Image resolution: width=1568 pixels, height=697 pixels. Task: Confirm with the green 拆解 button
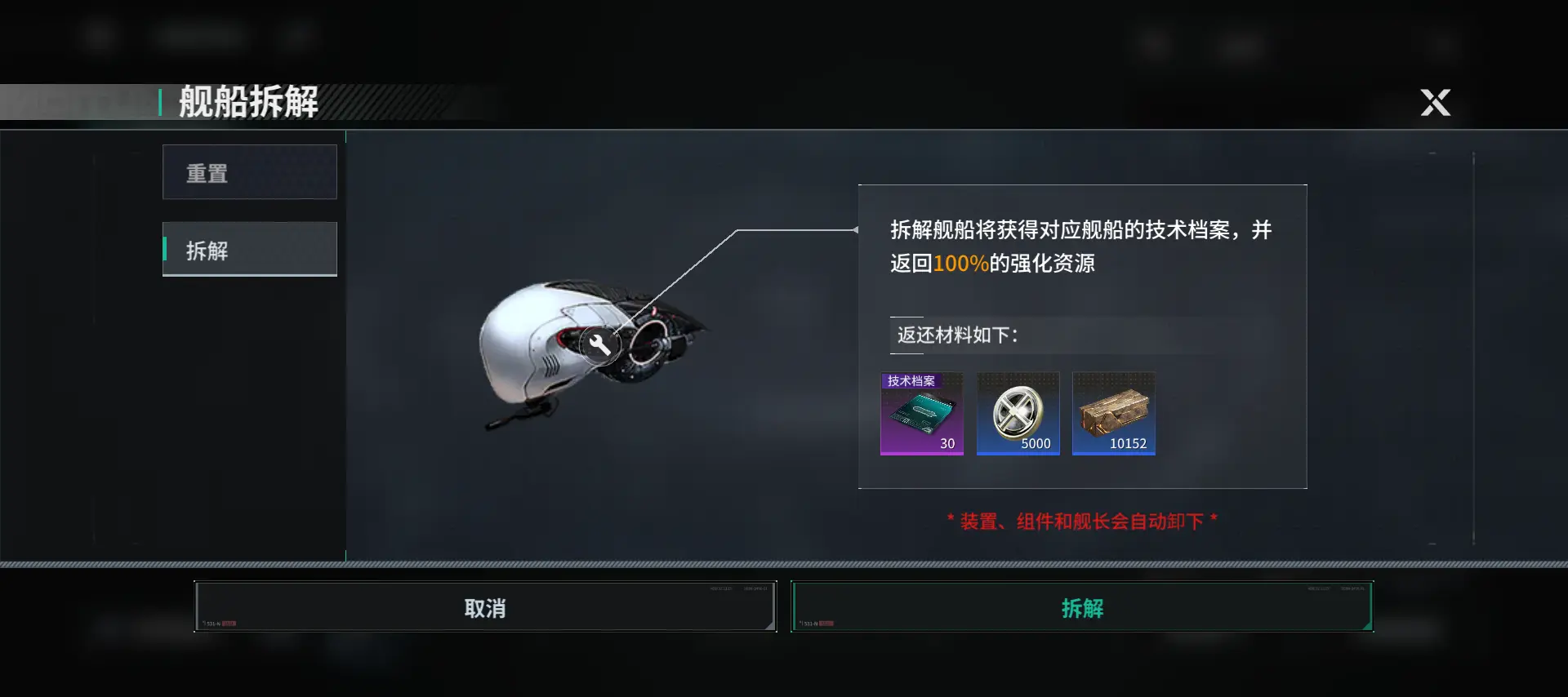pyautogui.click(x=1083, y=607)
